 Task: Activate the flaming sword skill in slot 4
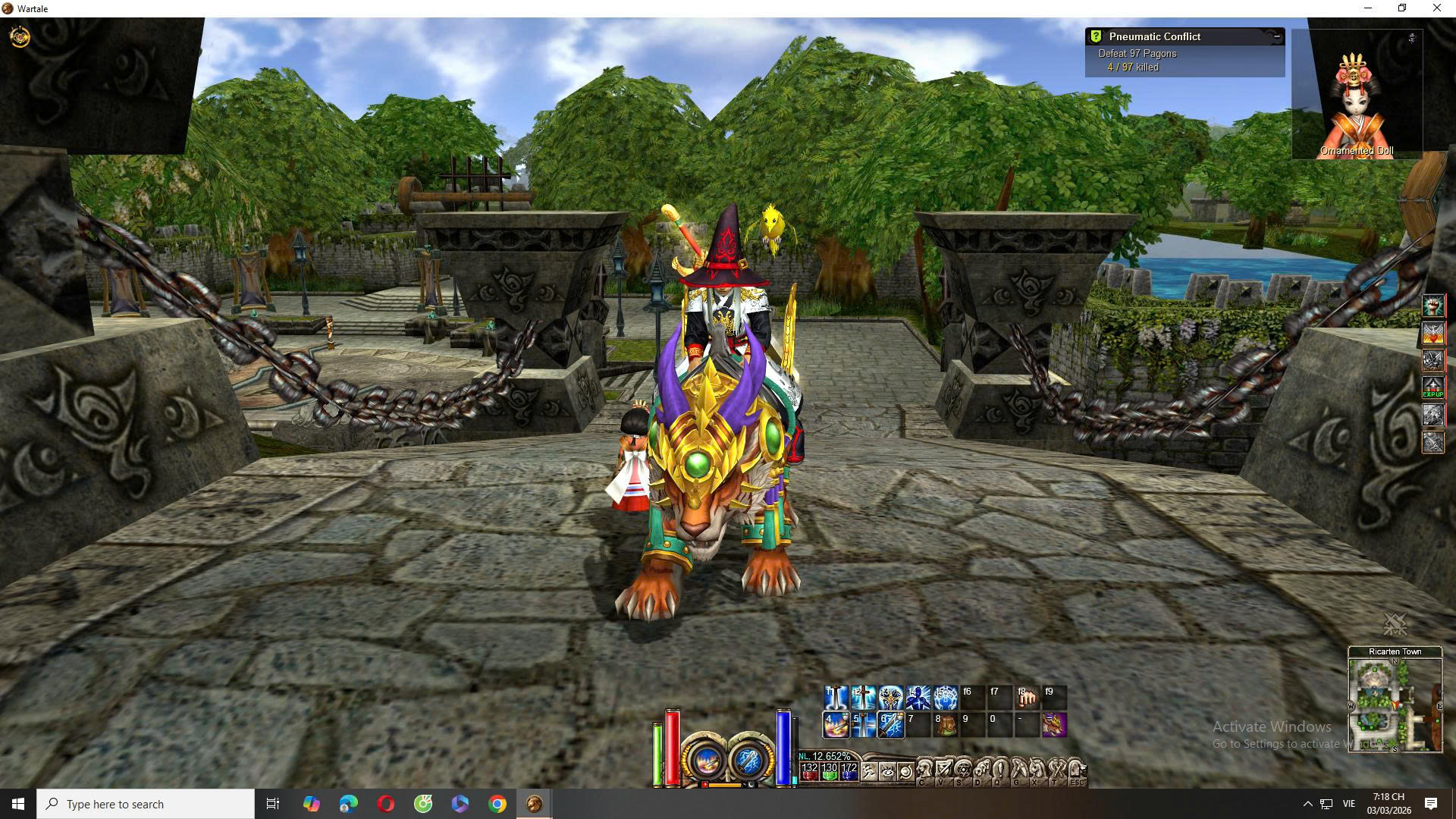[836, 725]
